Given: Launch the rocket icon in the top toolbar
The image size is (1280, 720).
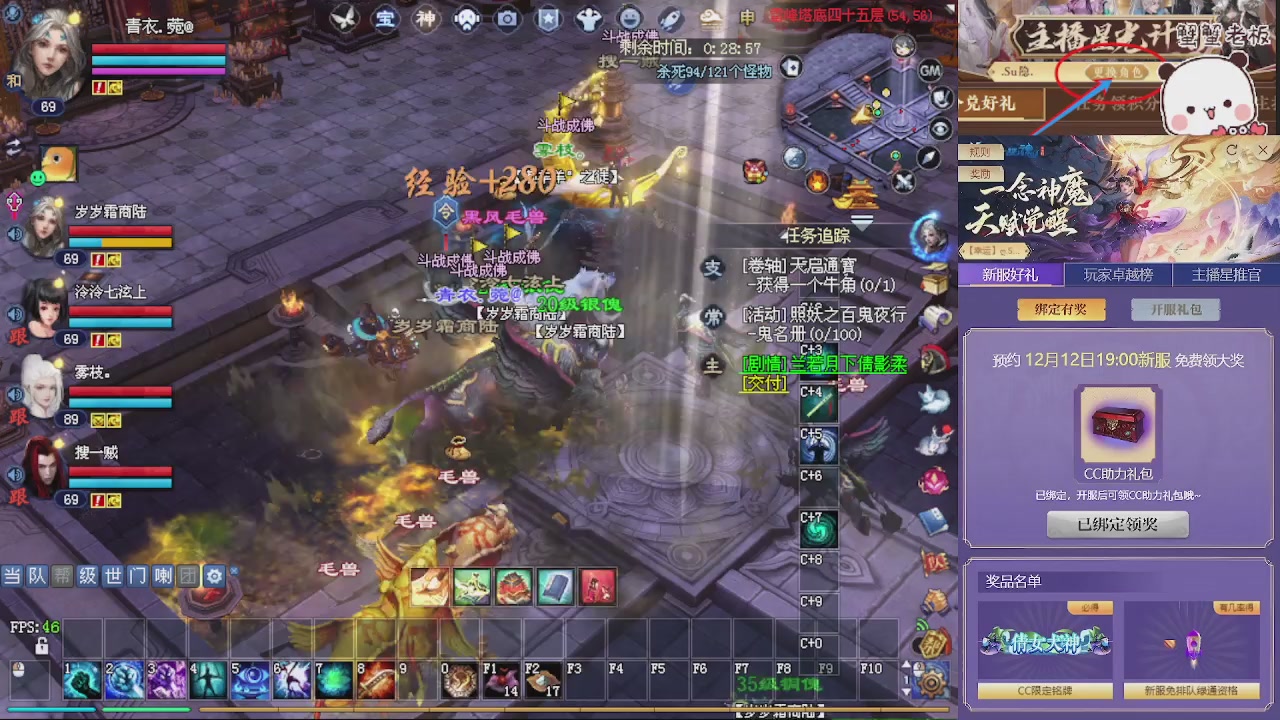Looking at the screenshot, I should 669,18.
